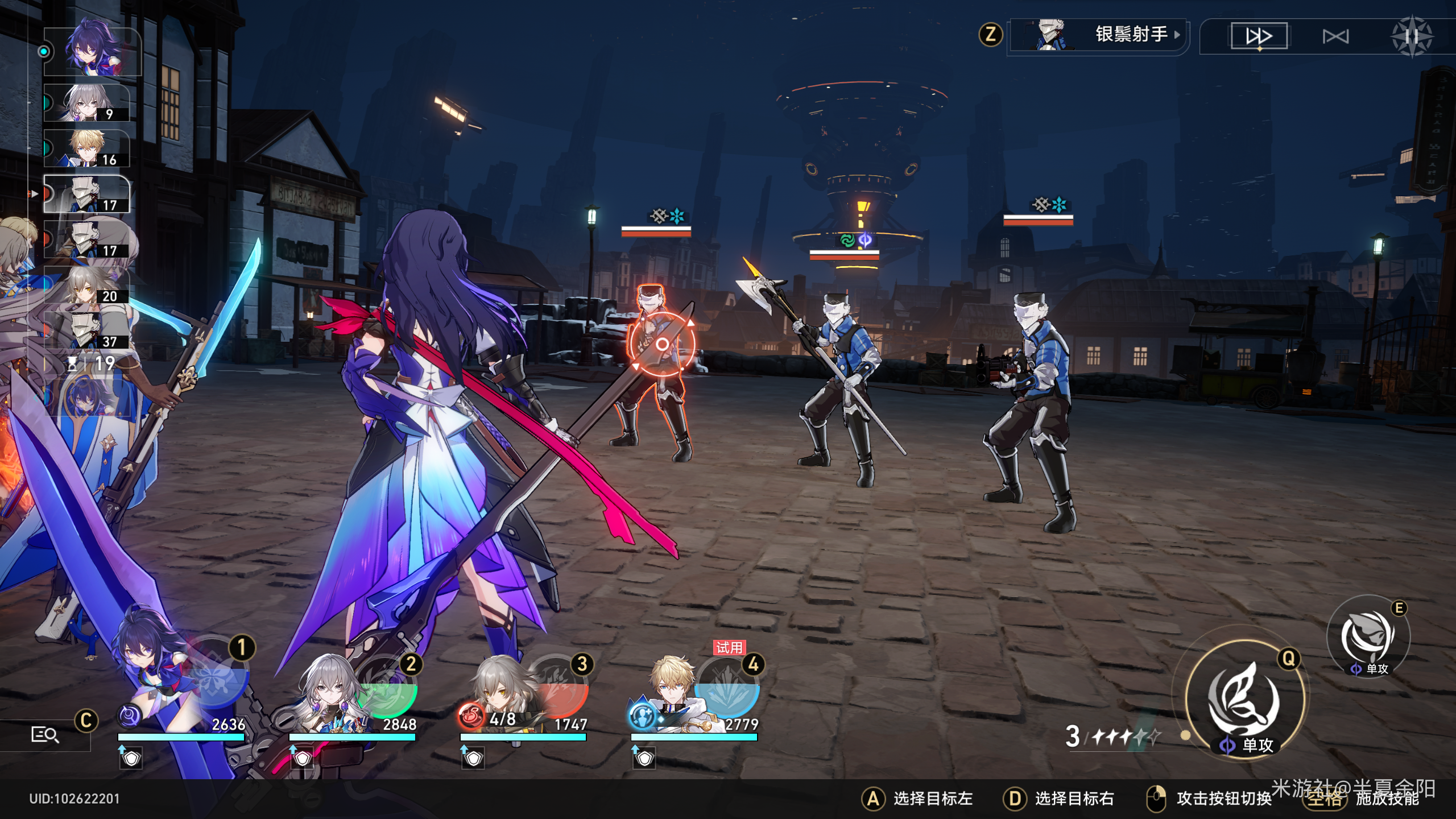This screenshot has height=819, width=1456.
Task: Activate Gepard's blue ultimate icon numbered 4
Action: 728,688
